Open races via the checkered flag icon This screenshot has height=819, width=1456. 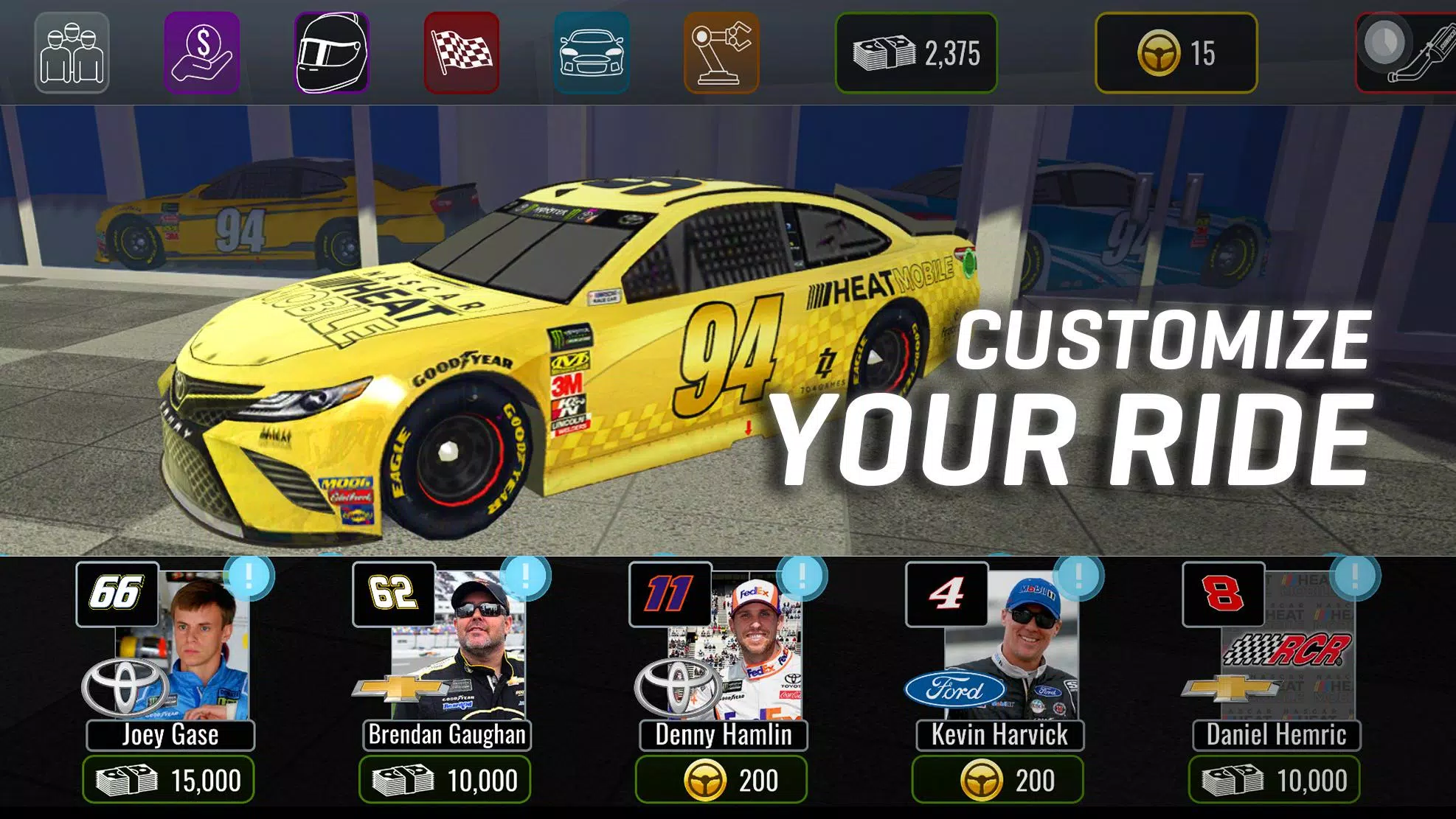[463, 53]
